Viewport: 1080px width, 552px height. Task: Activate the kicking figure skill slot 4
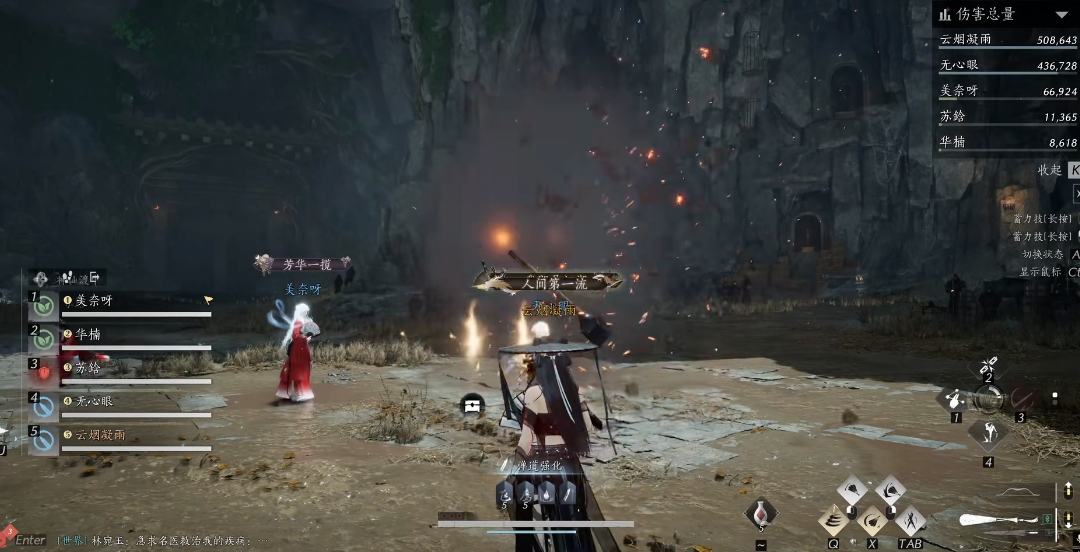[988, 435]
